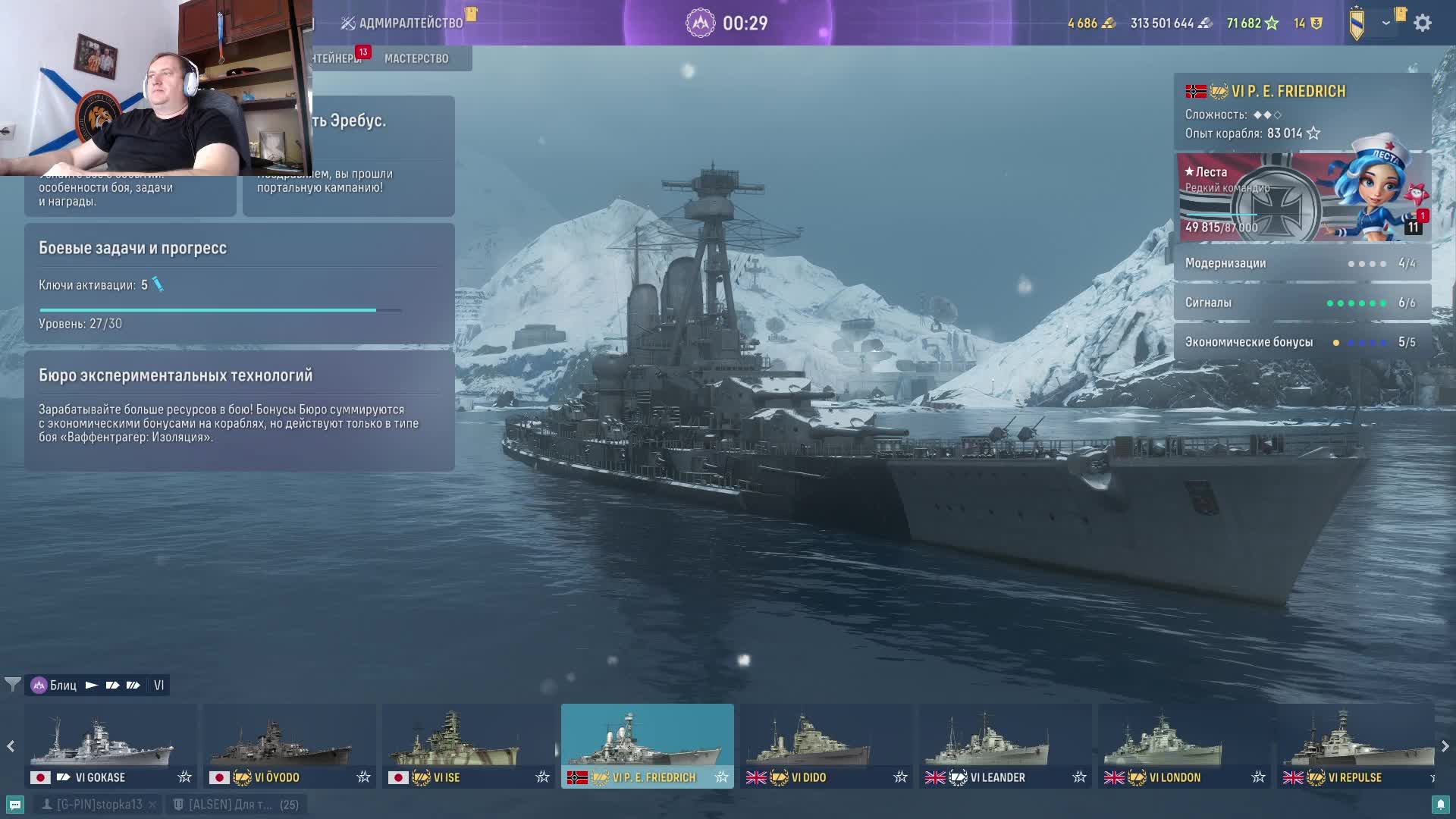Open the settings gear icon

click(x=1423, y=23)
